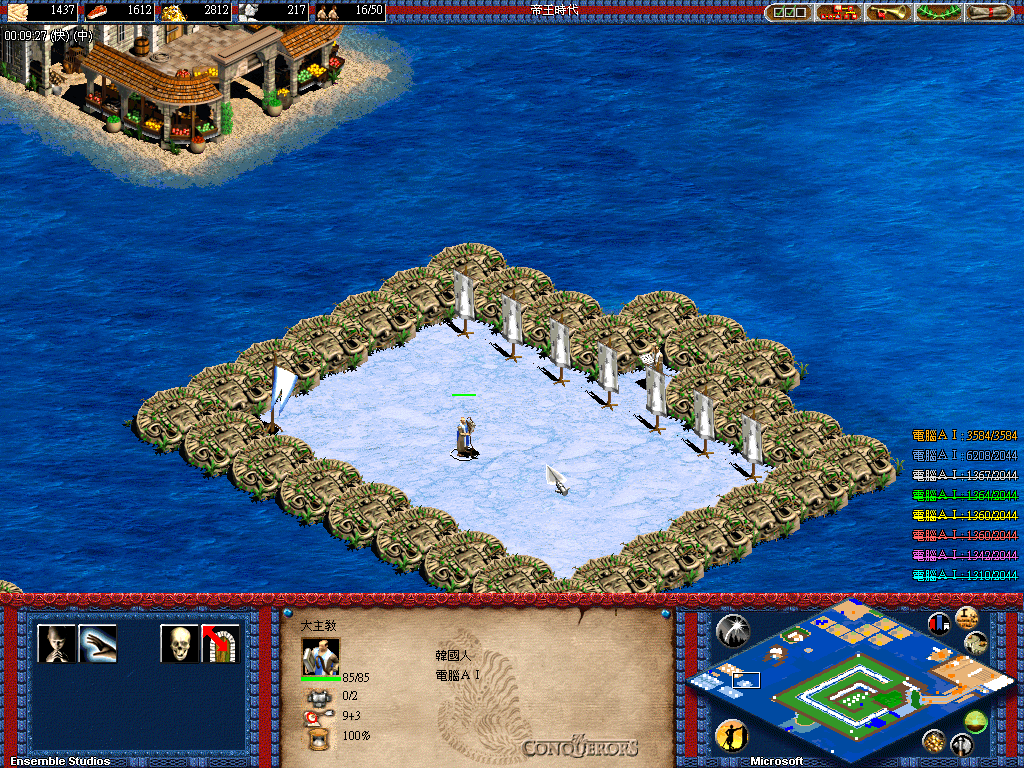This screenshot has width=1024, height=768.
Task: Click the helmet button beside the minimap
Action: pyautogui.click(x=961, y=744)
